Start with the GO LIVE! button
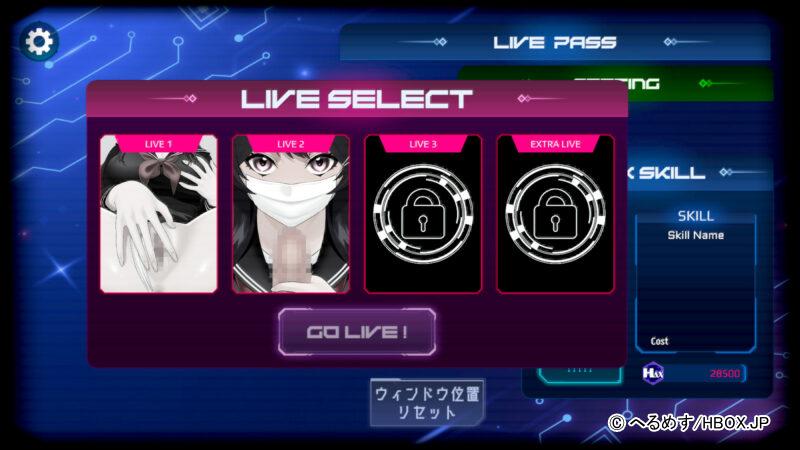The height and width of the screenshot is (450, 800). pyautogui.click(x=356, y=332)
